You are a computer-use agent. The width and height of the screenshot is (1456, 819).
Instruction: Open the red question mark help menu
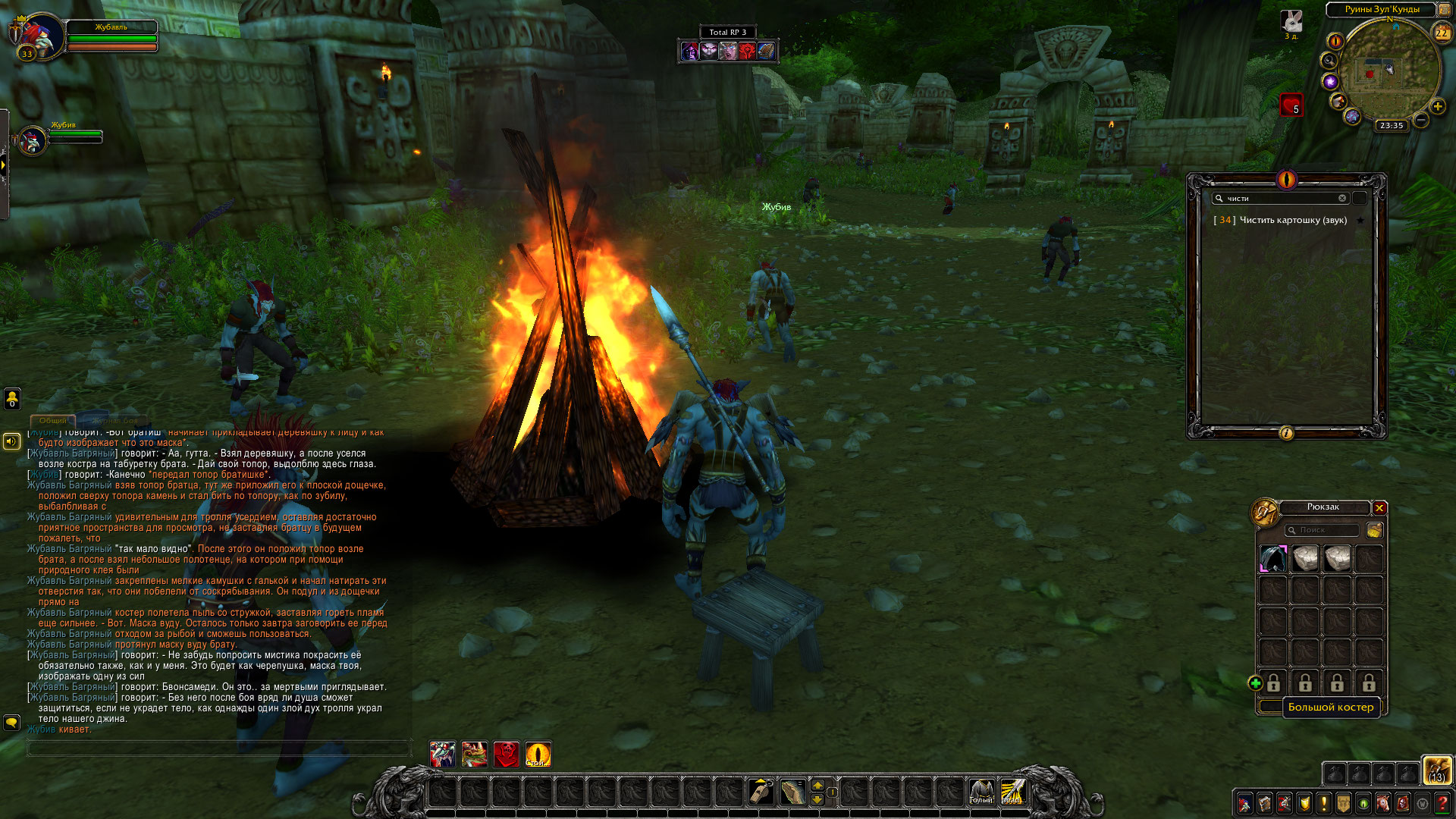click(1442, 804)
